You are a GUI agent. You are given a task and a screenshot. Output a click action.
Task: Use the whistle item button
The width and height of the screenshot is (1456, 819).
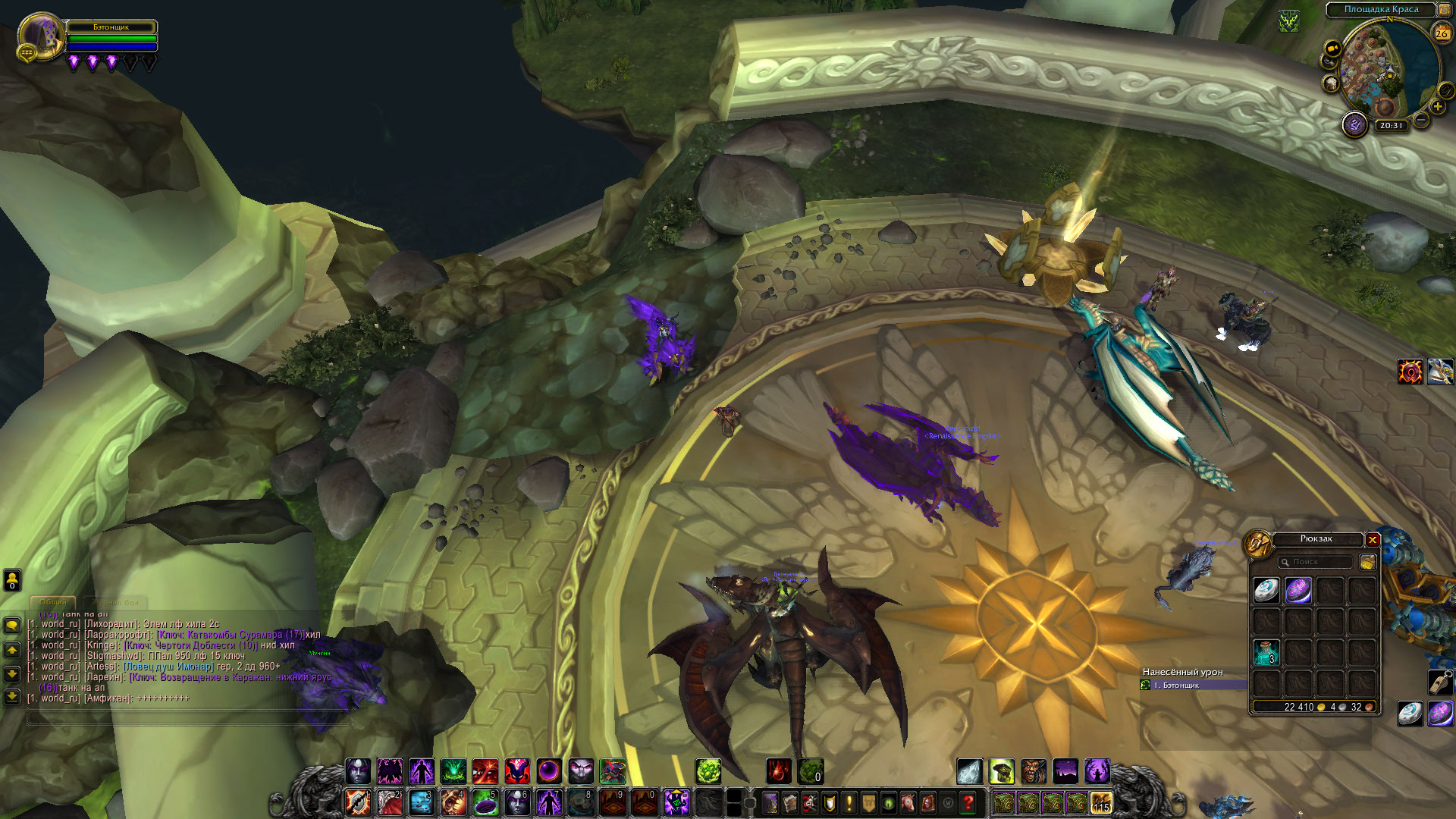(1439, 682)
